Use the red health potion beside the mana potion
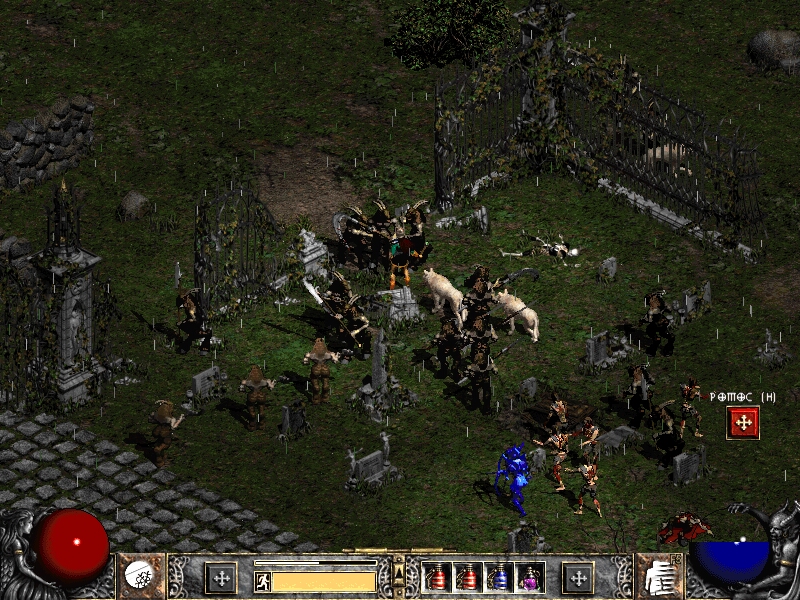 (468, 577)
